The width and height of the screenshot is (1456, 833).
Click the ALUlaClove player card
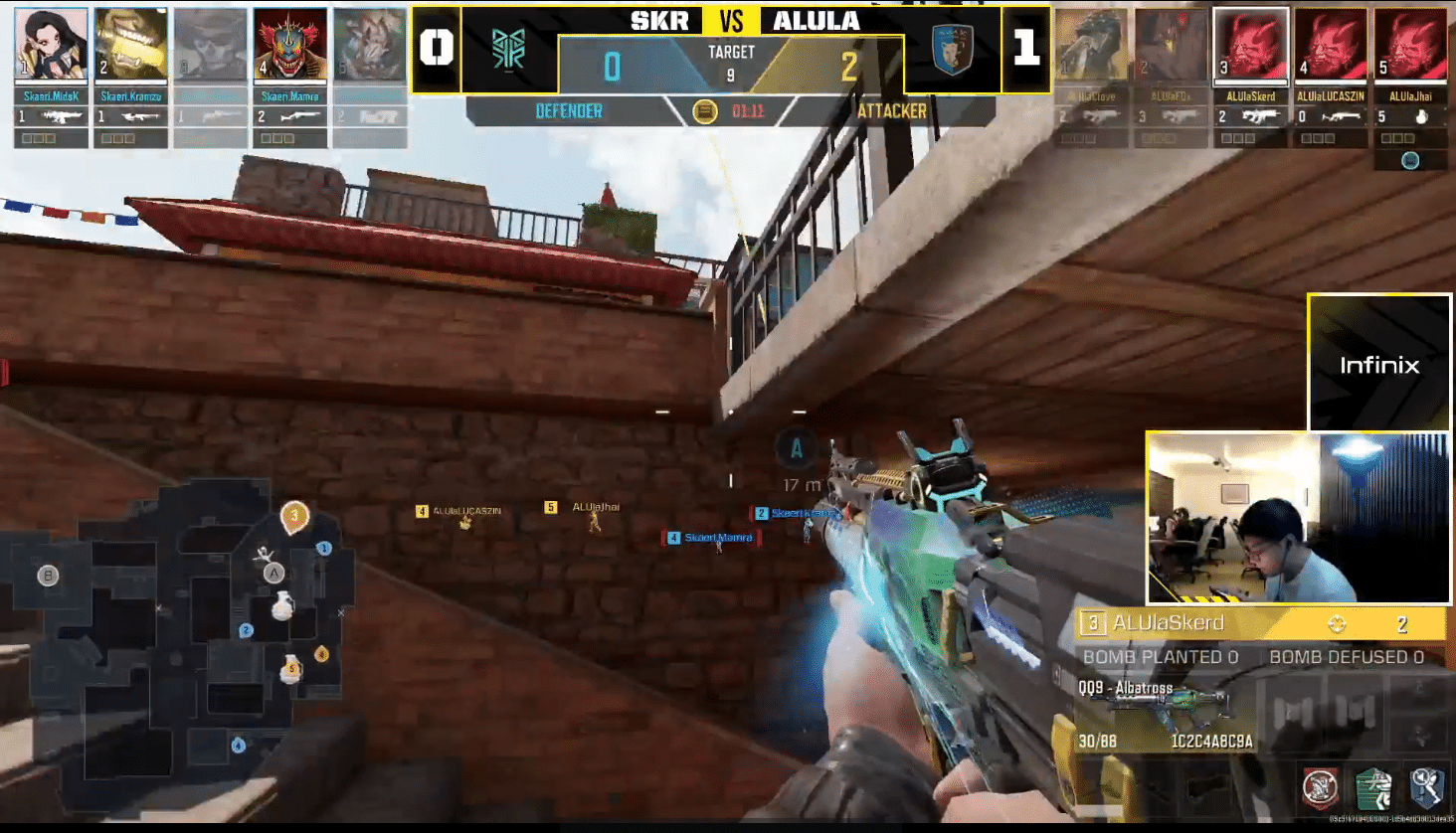click(1091, 45)
